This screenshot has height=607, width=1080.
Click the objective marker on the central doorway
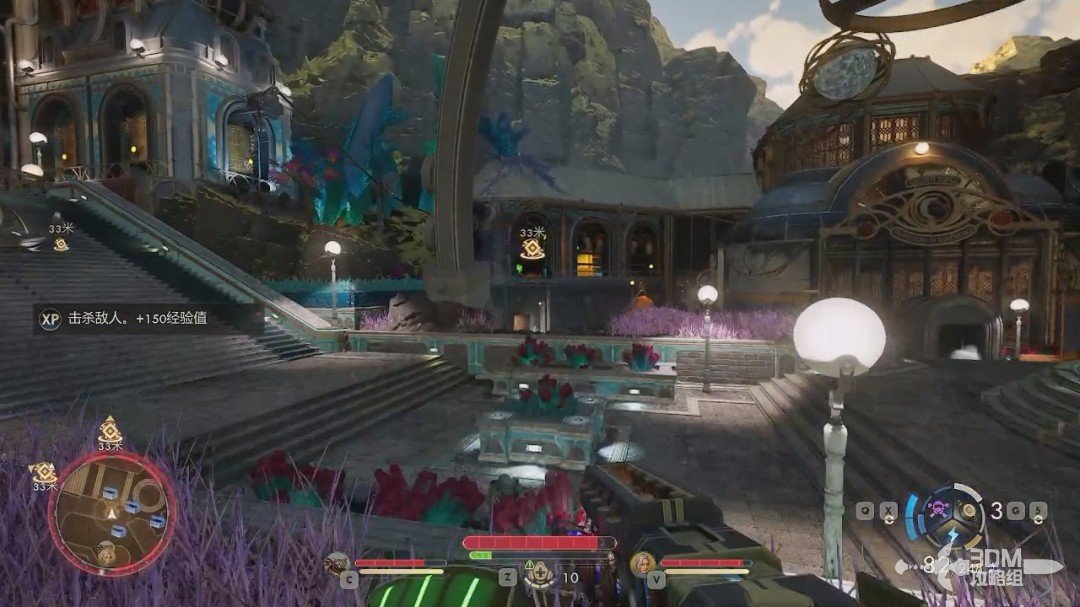coord(533,249)
